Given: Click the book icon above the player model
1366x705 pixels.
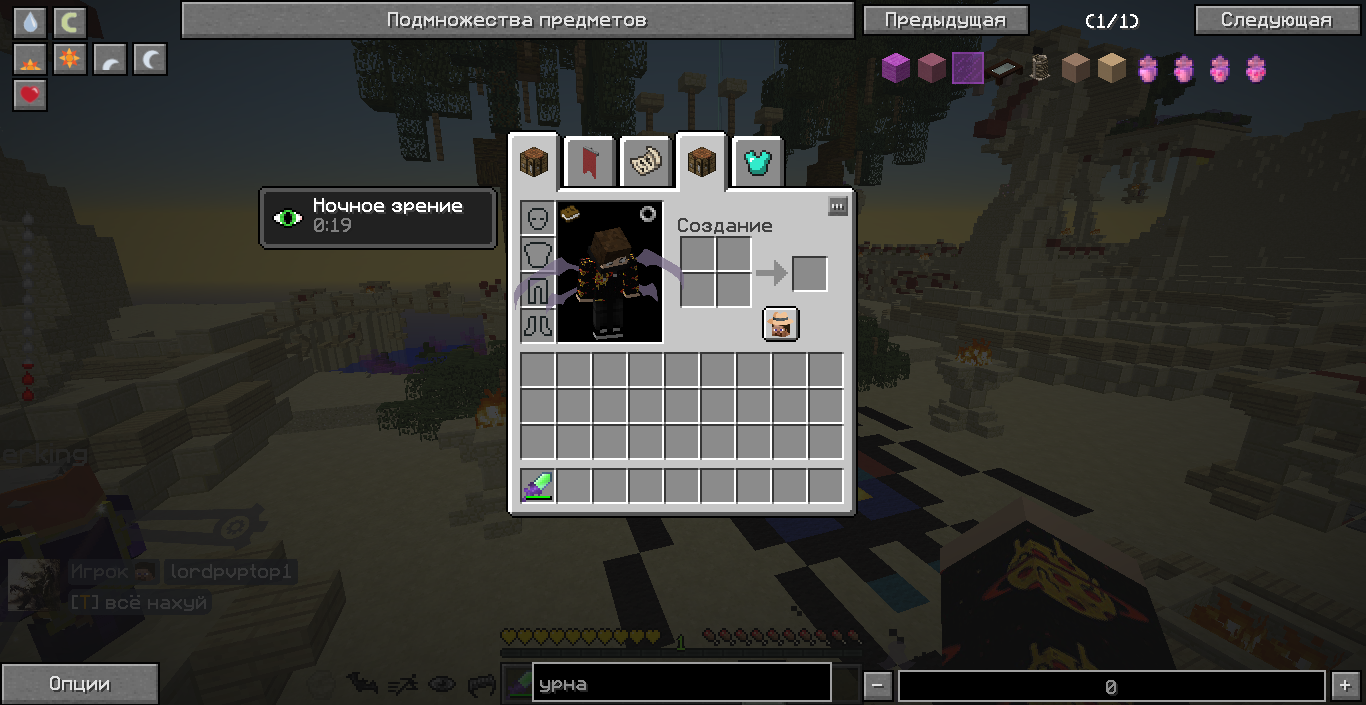Looking at the screenshot, I should tap(571, 212).
